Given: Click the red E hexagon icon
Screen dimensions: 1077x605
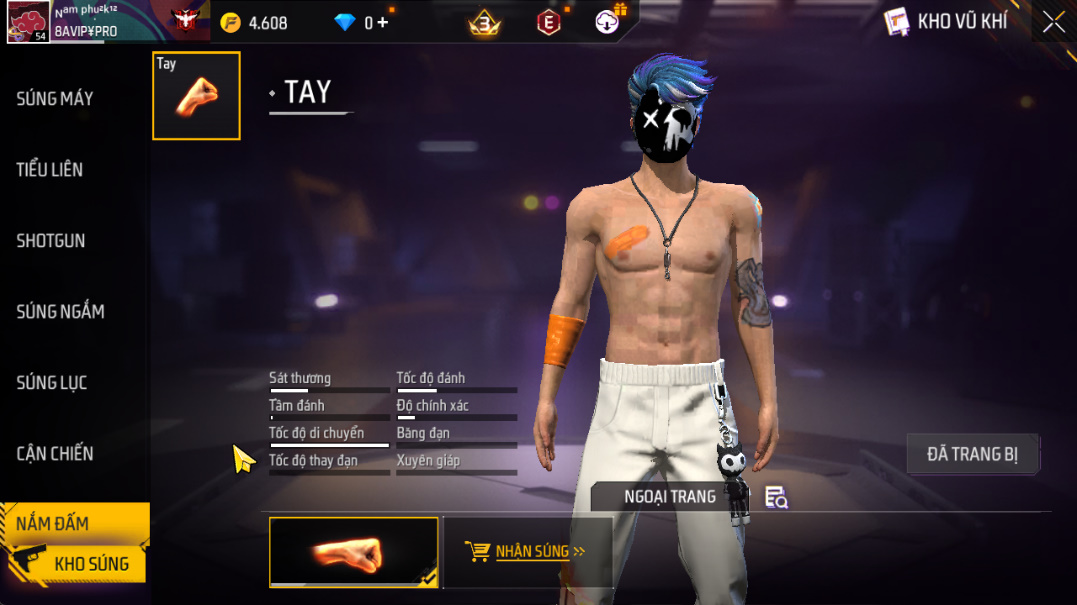Looking at the screenshot, I should pyautogui.click(x=548, y=22).
